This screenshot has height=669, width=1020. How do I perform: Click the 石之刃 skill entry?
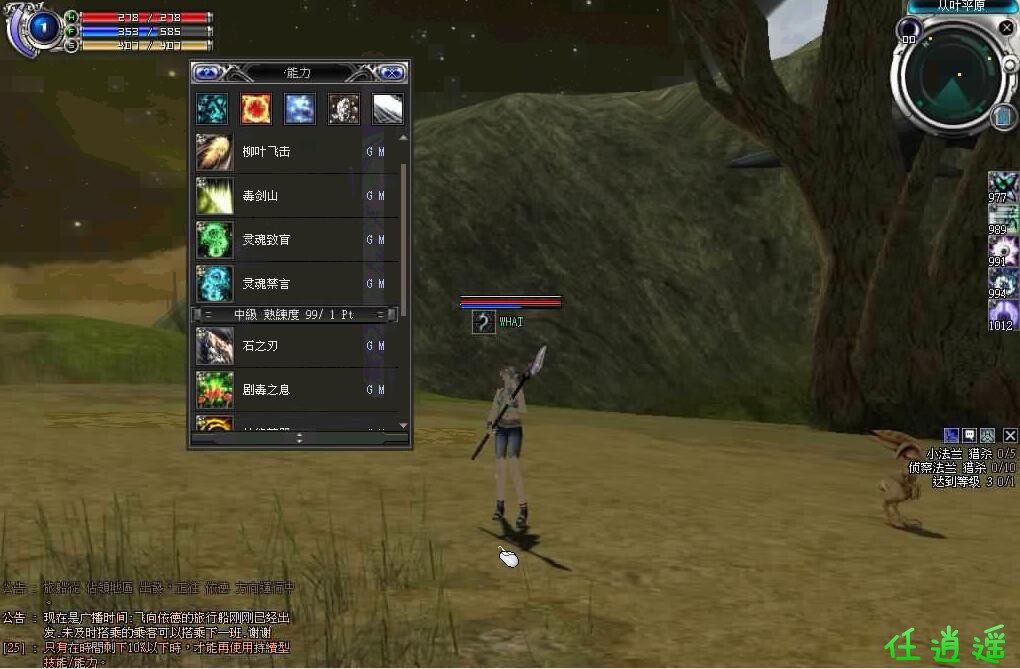point(290,346)
